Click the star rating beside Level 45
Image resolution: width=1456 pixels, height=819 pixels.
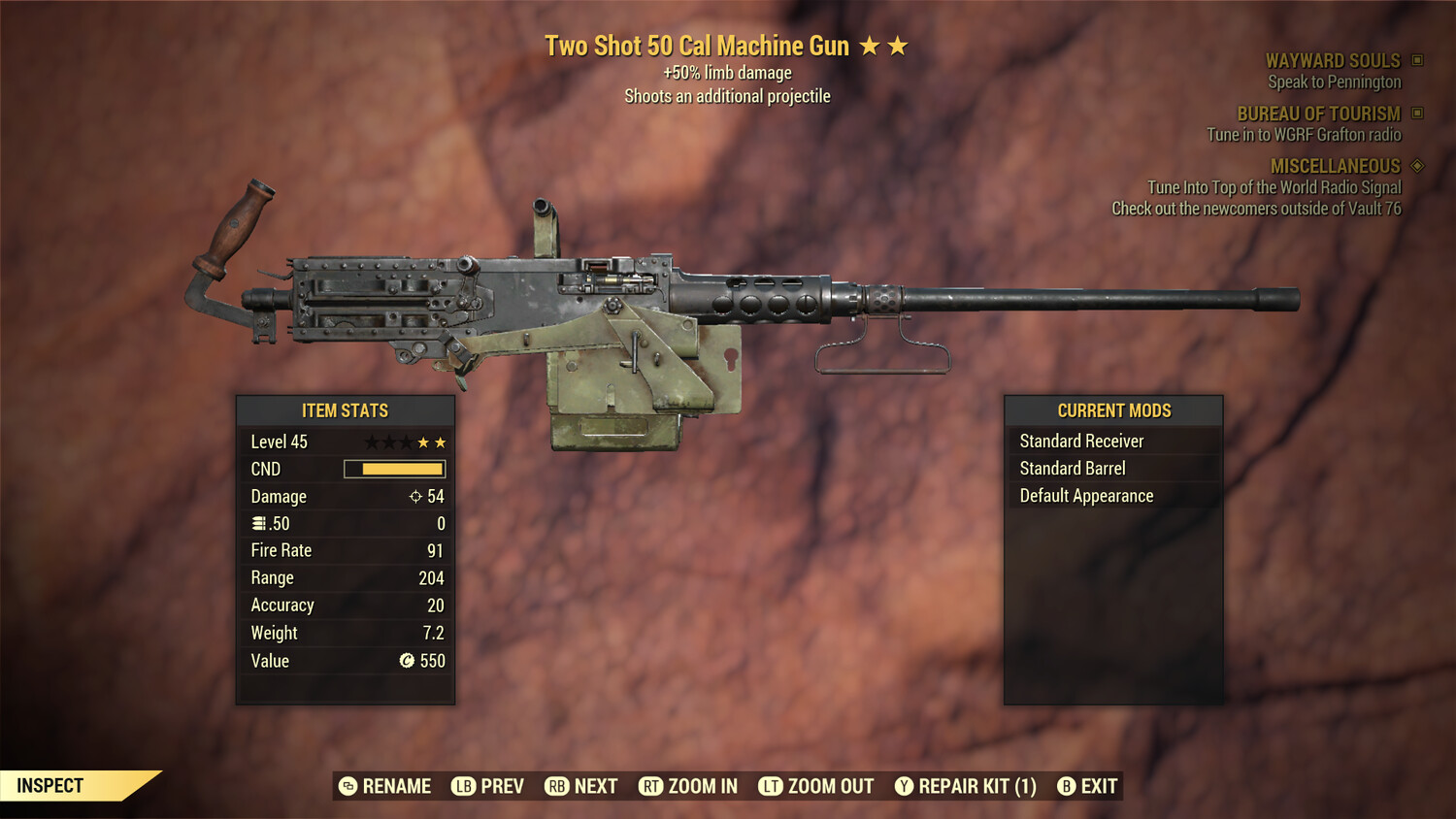click(404, 441)
